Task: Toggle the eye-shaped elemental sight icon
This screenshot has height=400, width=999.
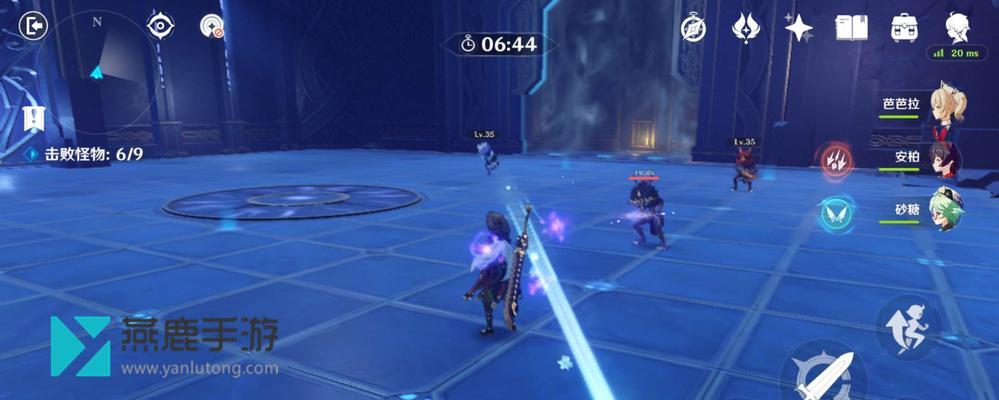Action: [160, 26]
